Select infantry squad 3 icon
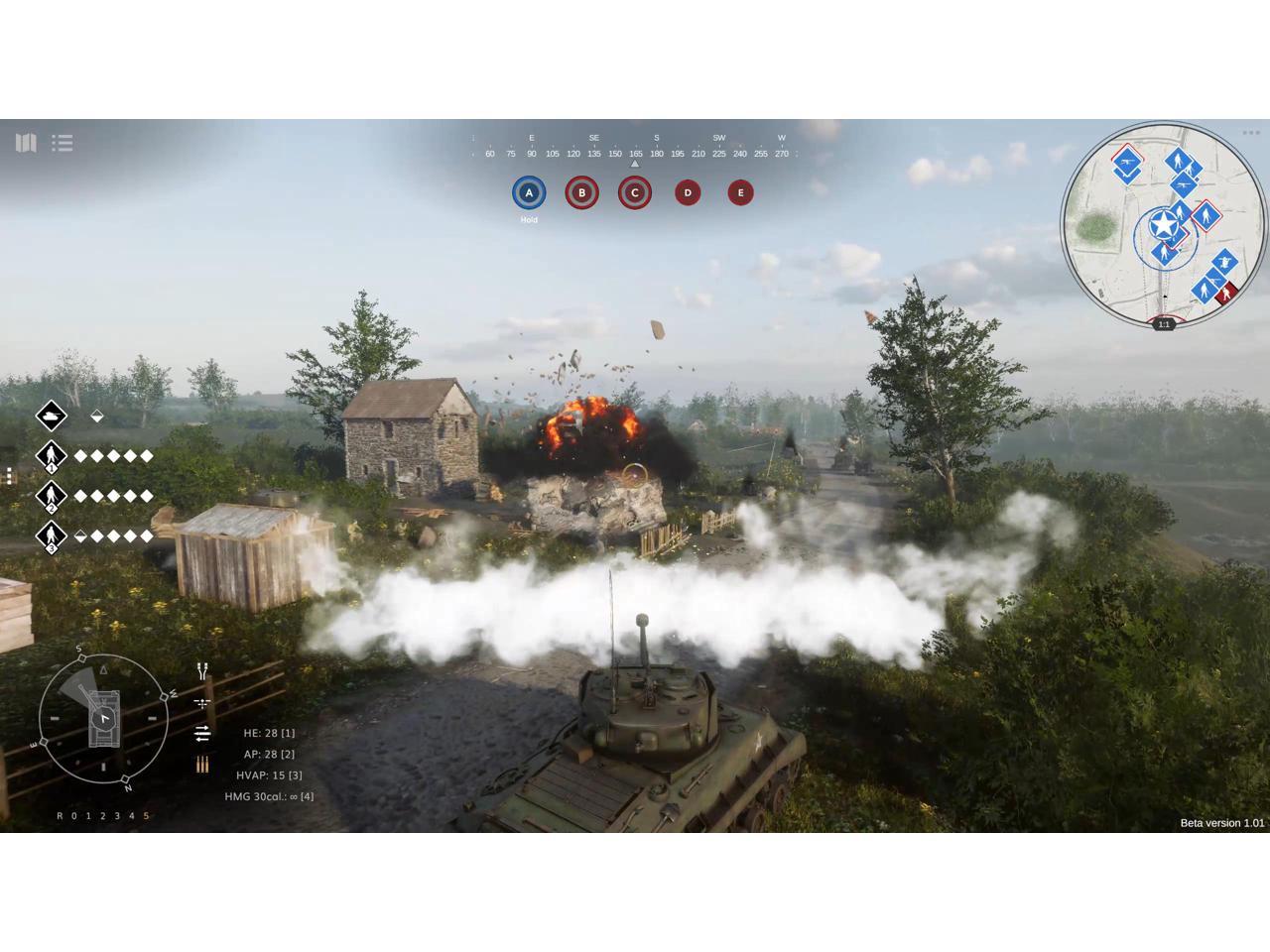The height and width of the screenshot is (952, 1270). 52,536
